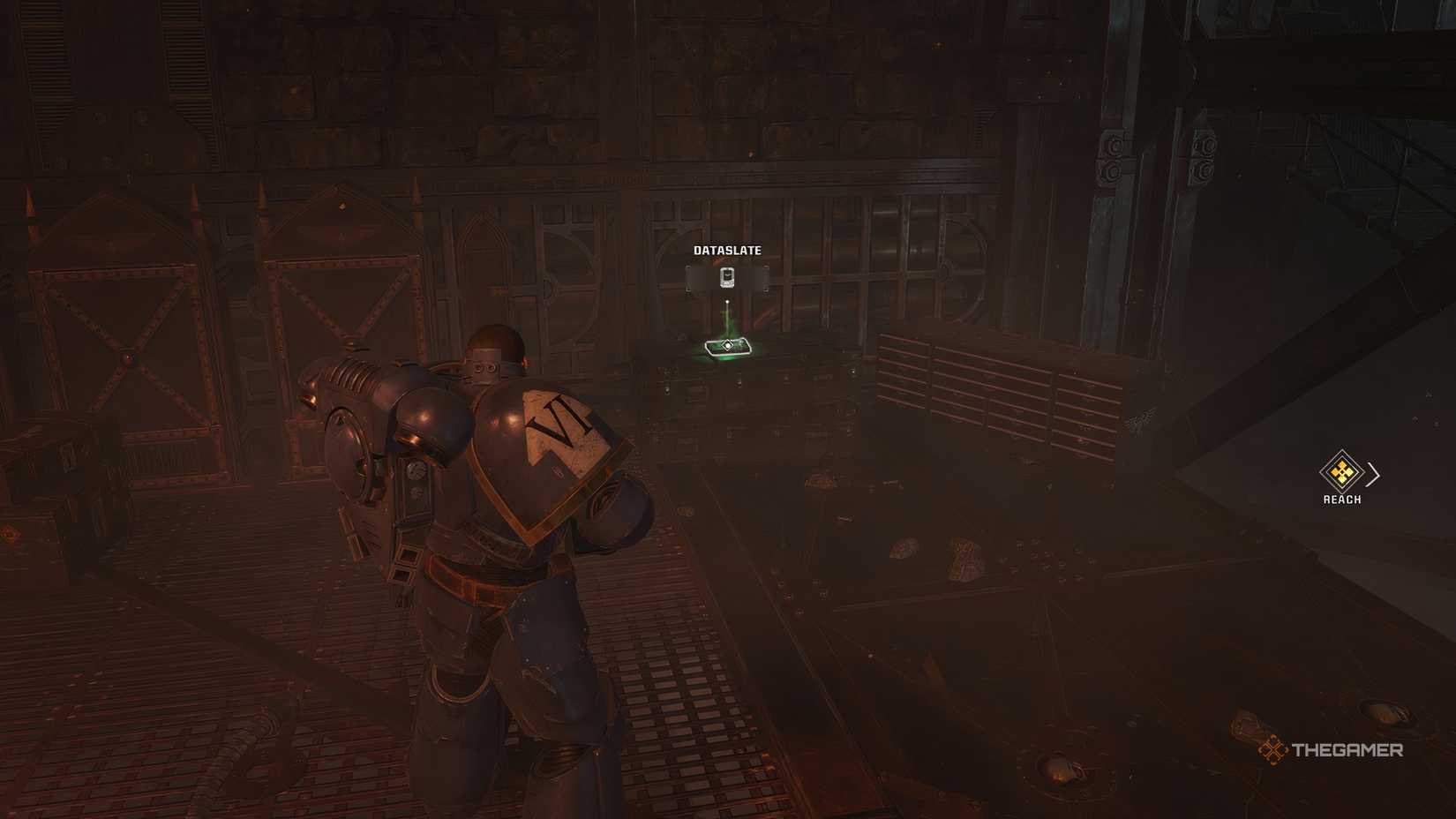Click the REACH label text

click(1342, 499)
